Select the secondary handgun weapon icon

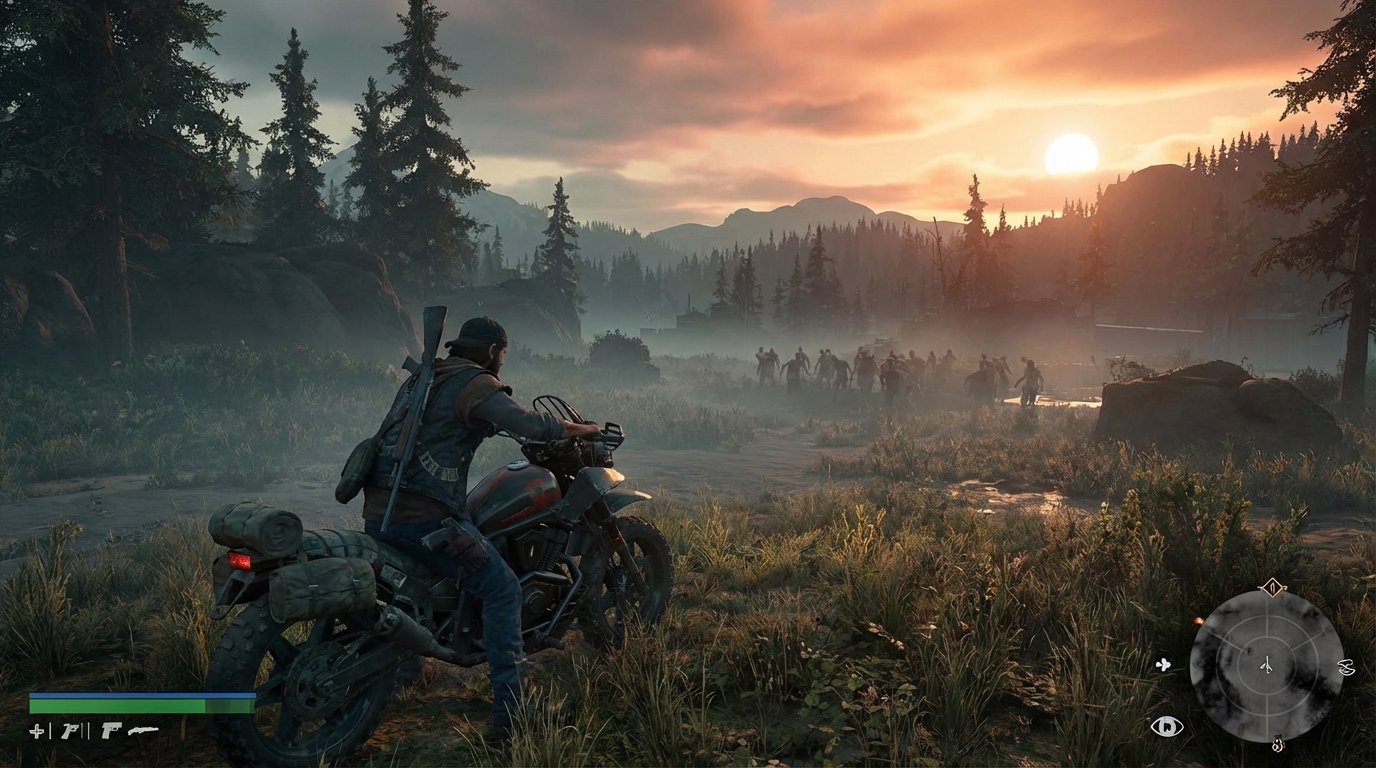pos(111,731)
